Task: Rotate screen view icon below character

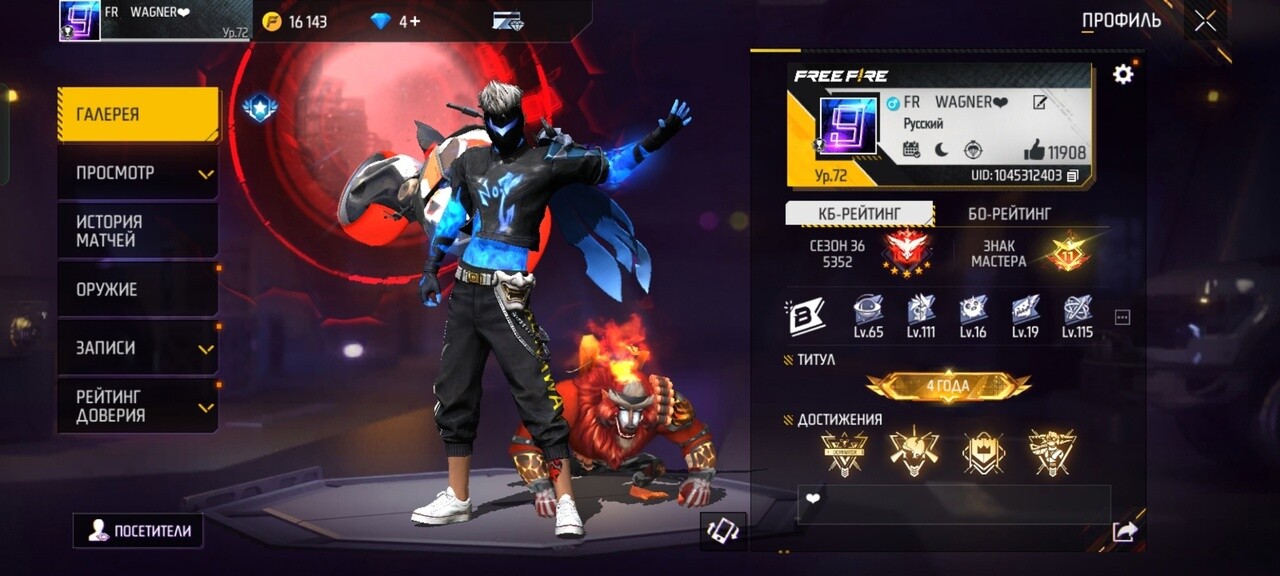Action: (722, 531)
